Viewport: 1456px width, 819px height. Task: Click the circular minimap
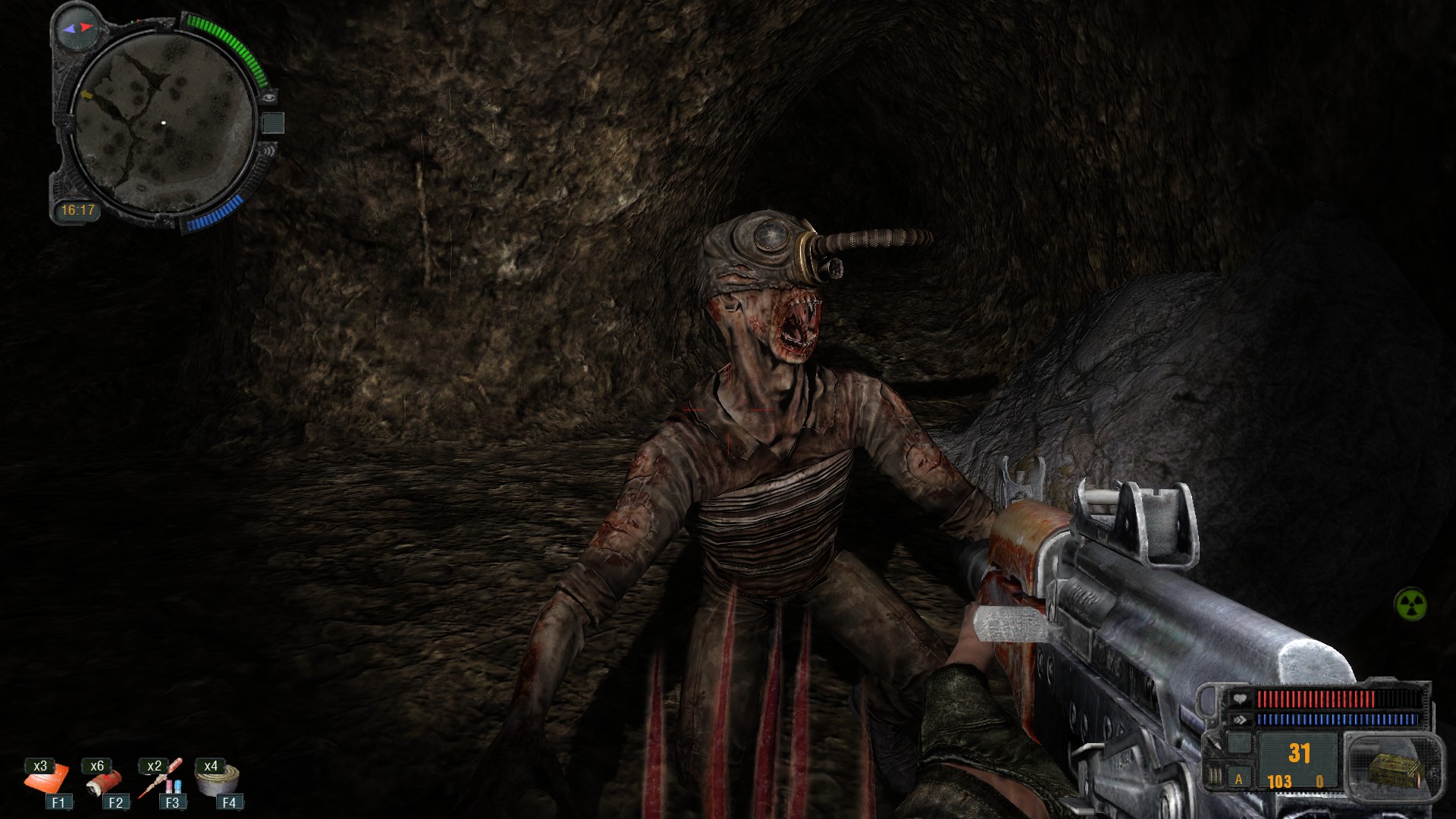(163, 123)
